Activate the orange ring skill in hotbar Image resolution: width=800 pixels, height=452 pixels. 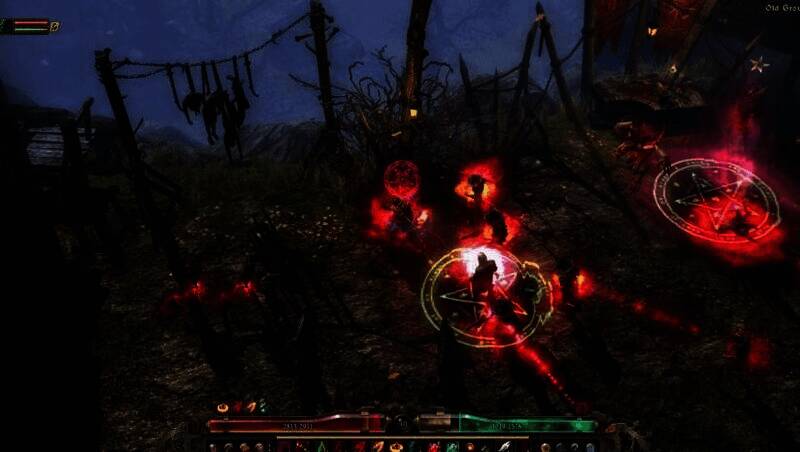[396, 446]
